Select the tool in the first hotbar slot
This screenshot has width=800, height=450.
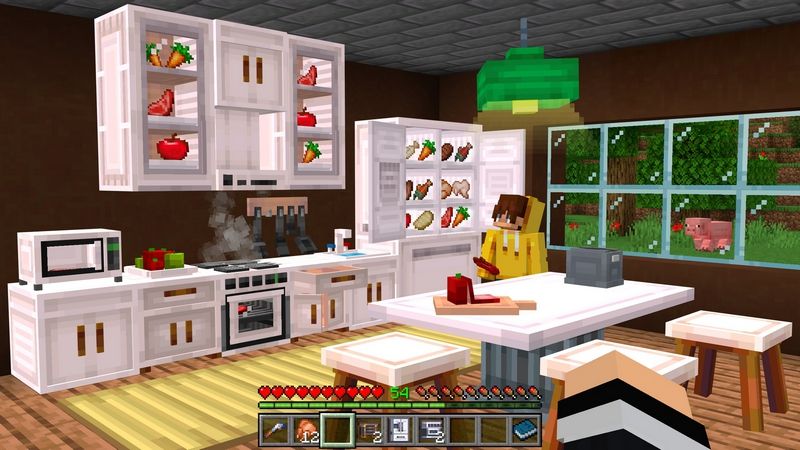click(275, 430)
